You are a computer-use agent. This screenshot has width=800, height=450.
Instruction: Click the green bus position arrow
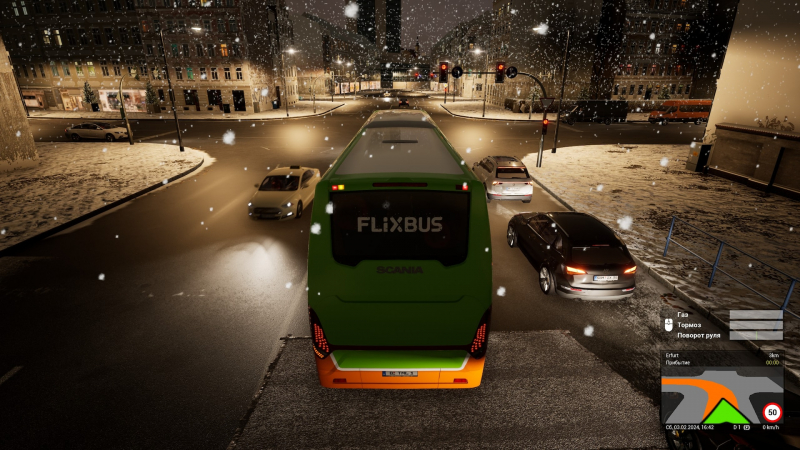click(x=725, y=412)
